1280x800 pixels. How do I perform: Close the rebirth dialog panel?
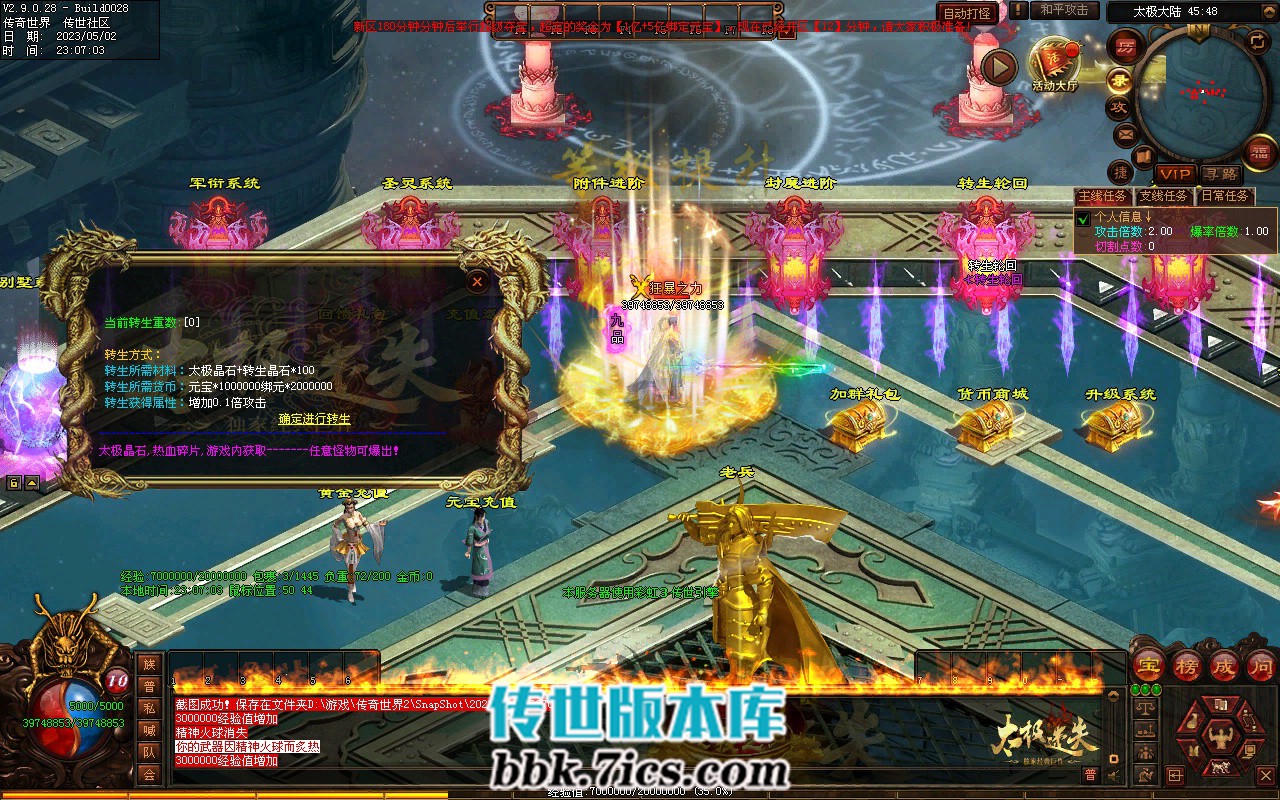478,282
